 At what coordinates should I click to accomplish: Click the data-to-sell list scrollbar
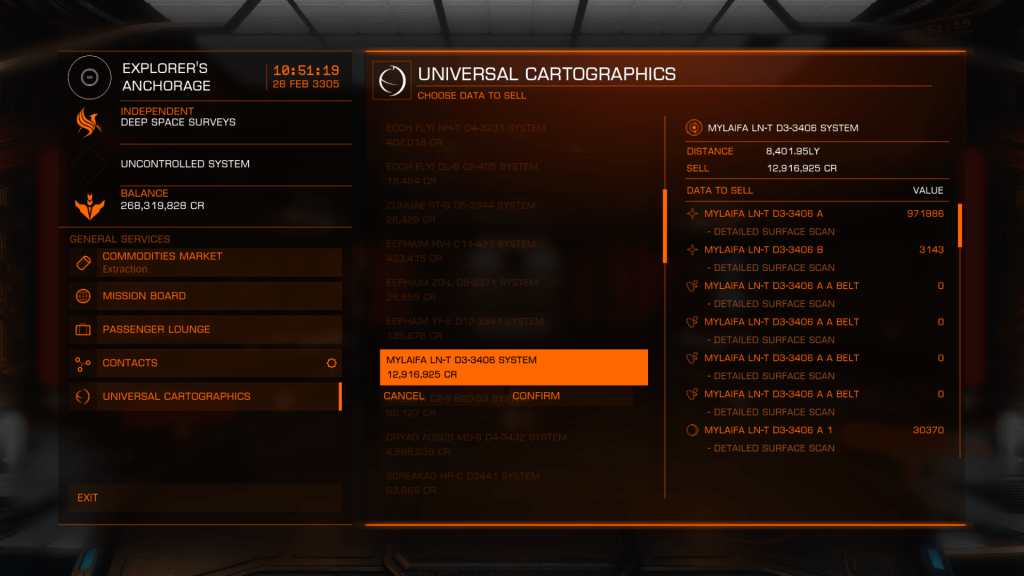tap(960, 225)
